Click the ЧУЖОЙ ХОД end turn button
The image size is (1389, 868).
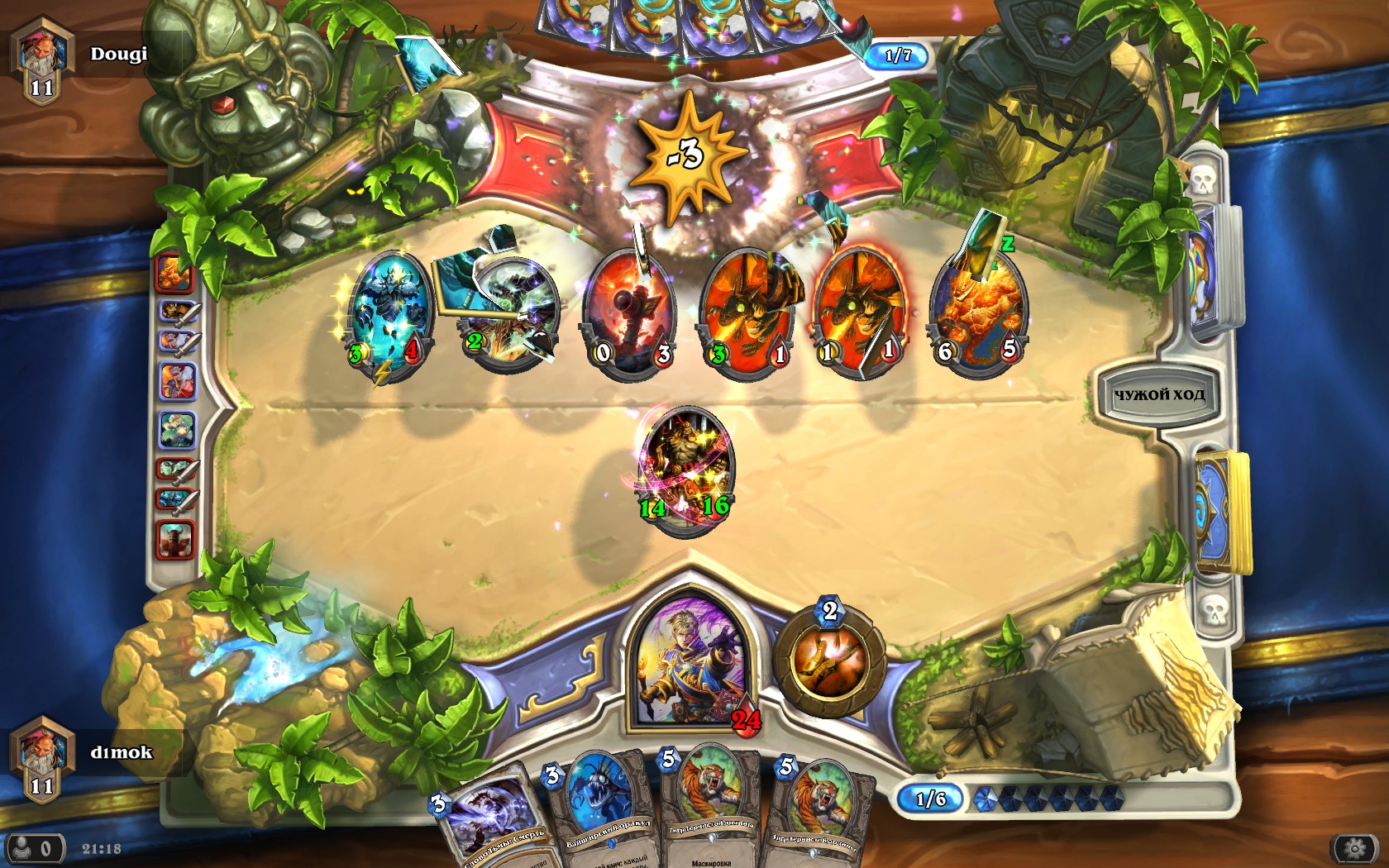click(x=1158, y=394)
